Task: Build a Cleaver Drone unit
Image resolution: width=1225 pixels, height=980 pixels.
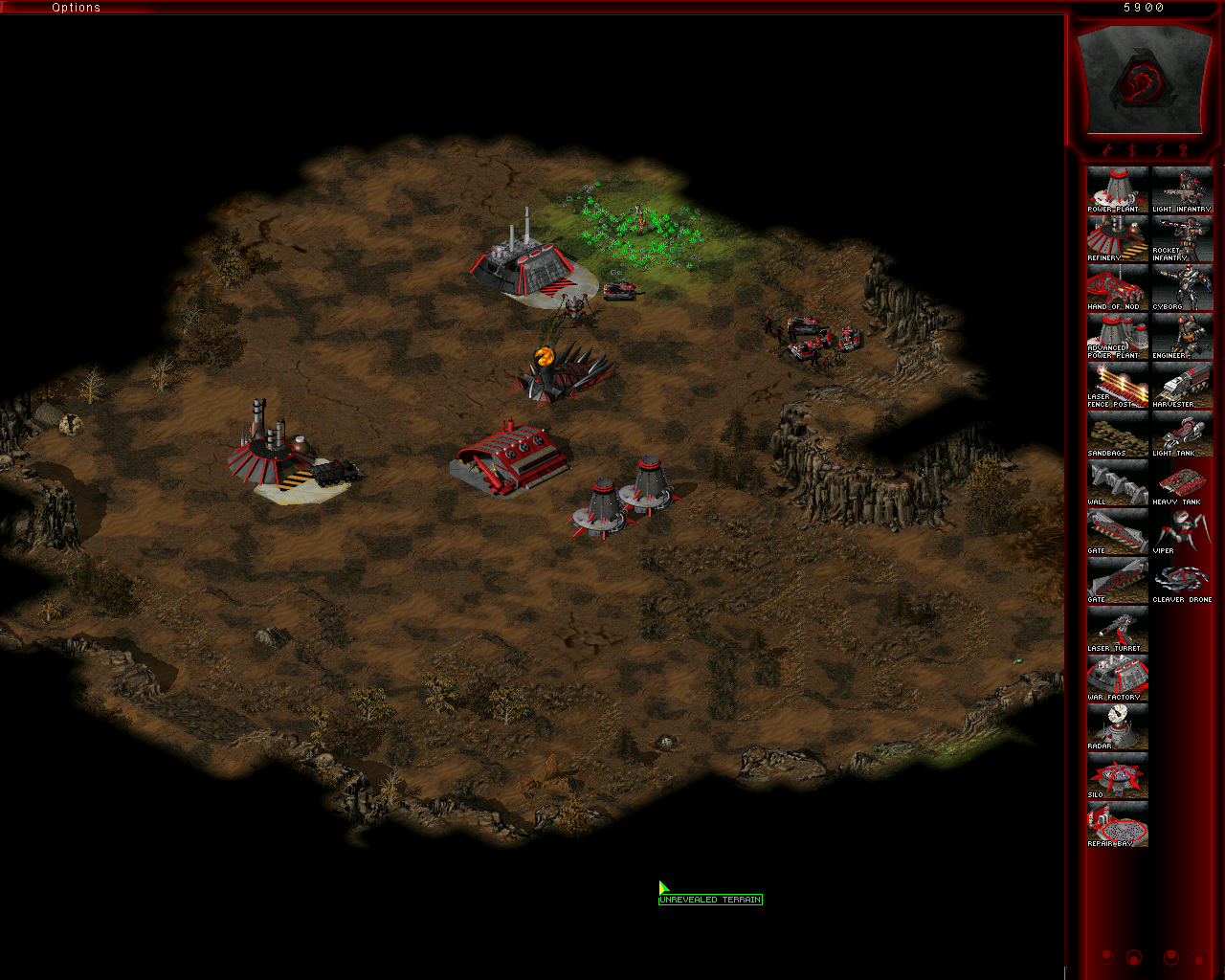Action: pyautogui.click(x=1182, y=579)
